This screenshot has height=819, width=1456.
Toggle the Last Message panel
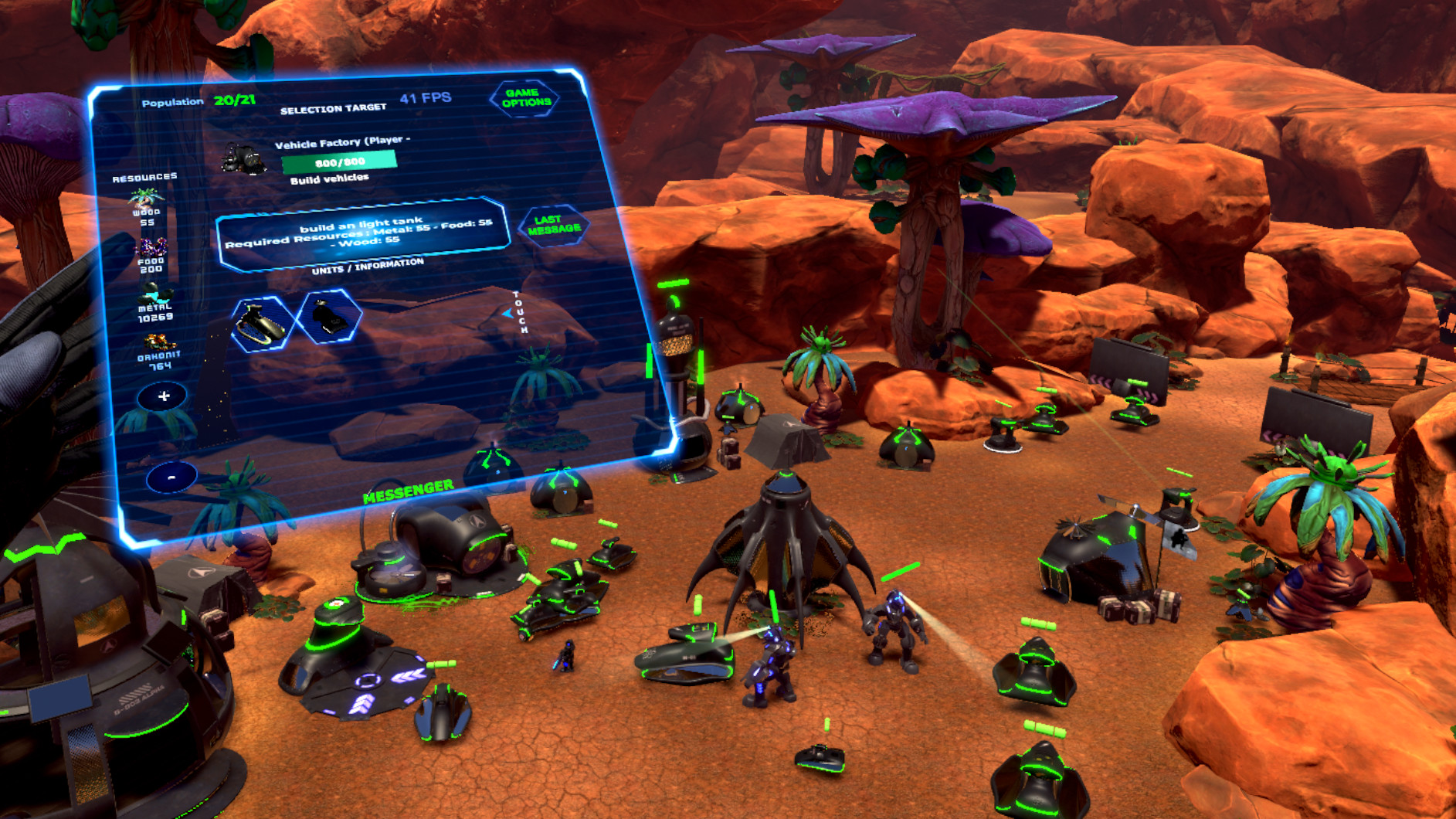[x=555, y=226]
